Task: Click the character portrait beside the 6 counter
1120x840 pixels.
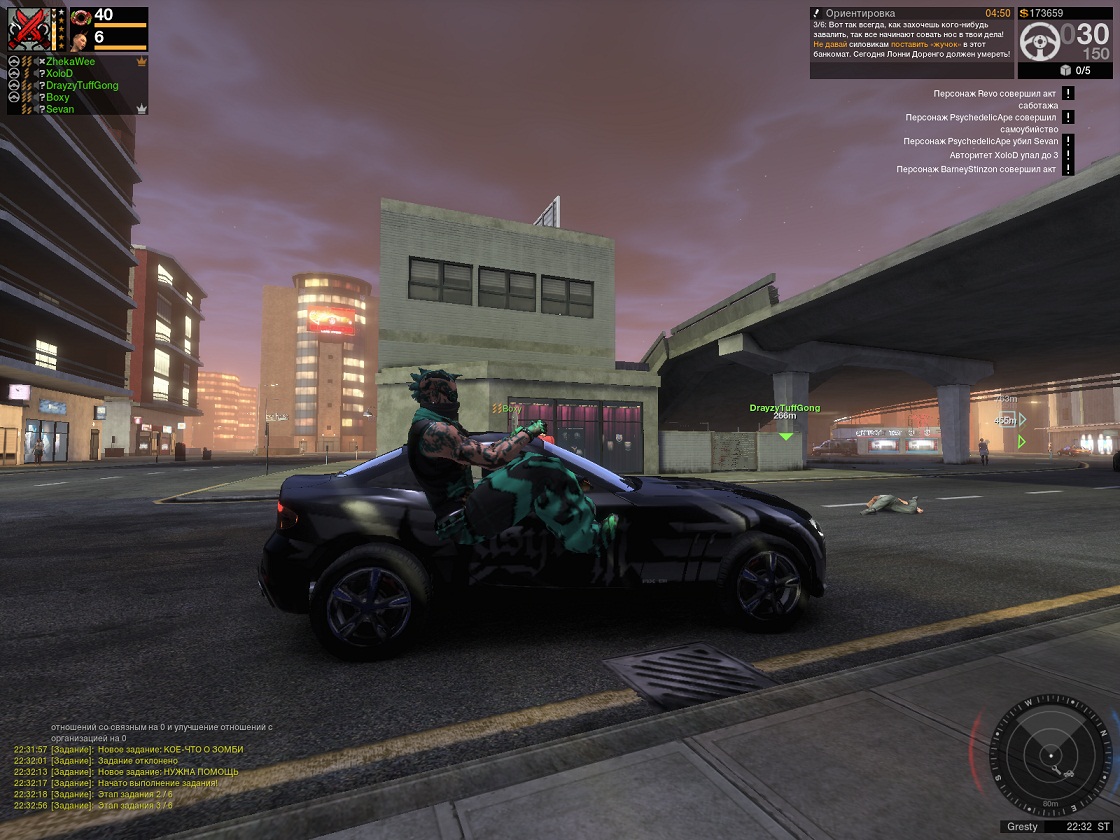Action: click(79, 39)
